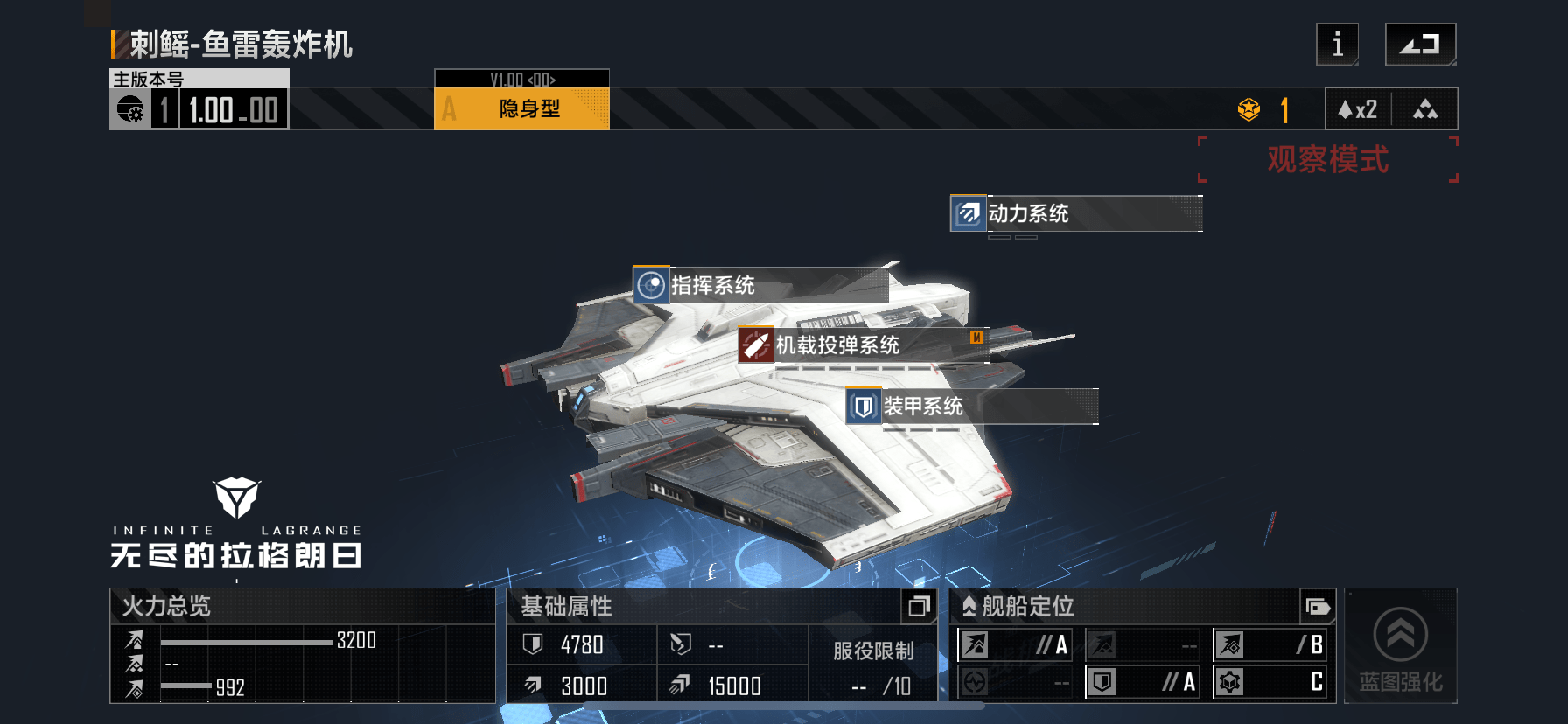
Task: Select the 指挥系统 (command system) icon
Action: (651, 285)
